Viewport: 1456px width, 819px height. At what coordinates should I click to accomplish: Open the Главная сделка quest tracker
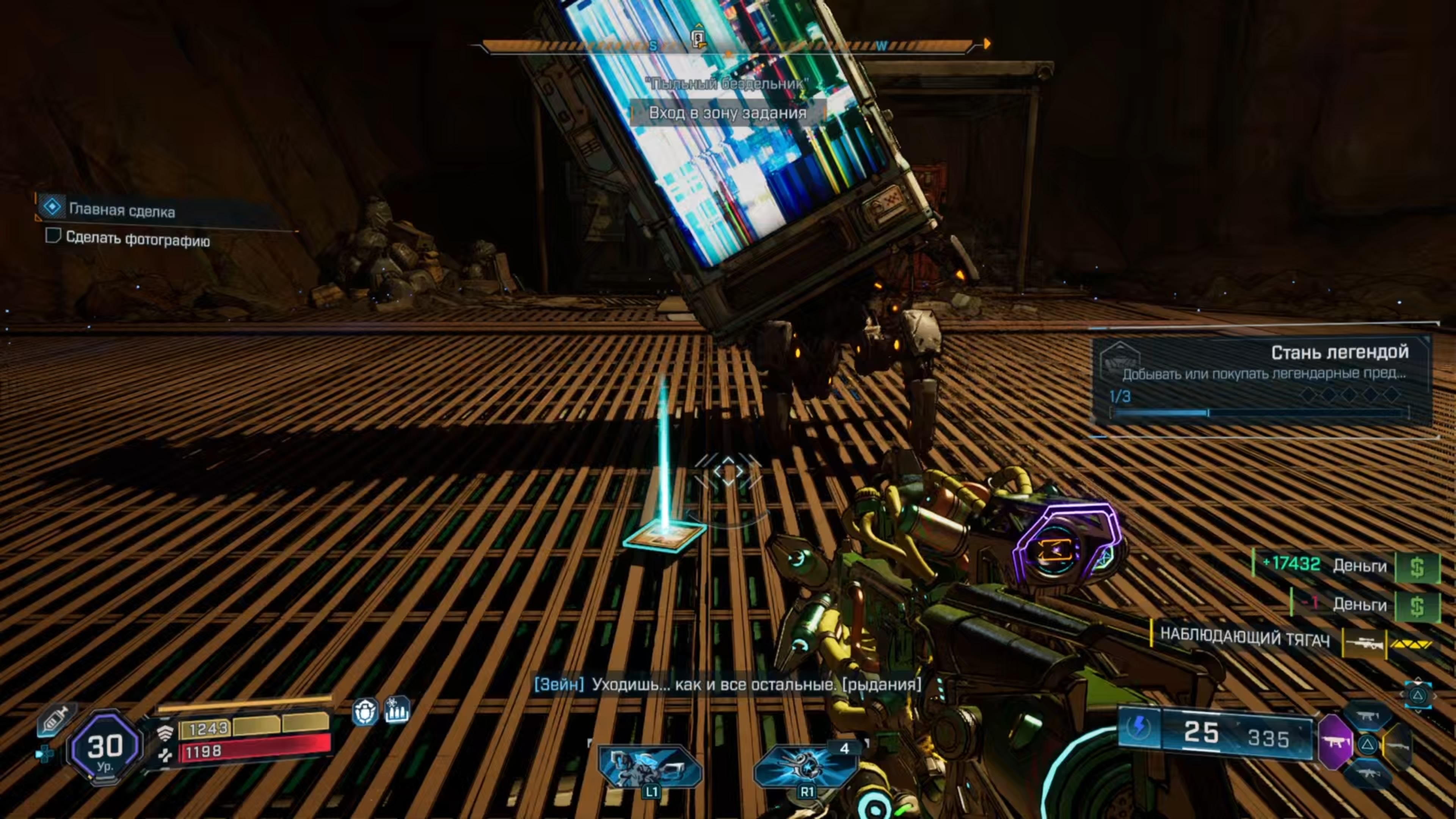coord(121,210)
